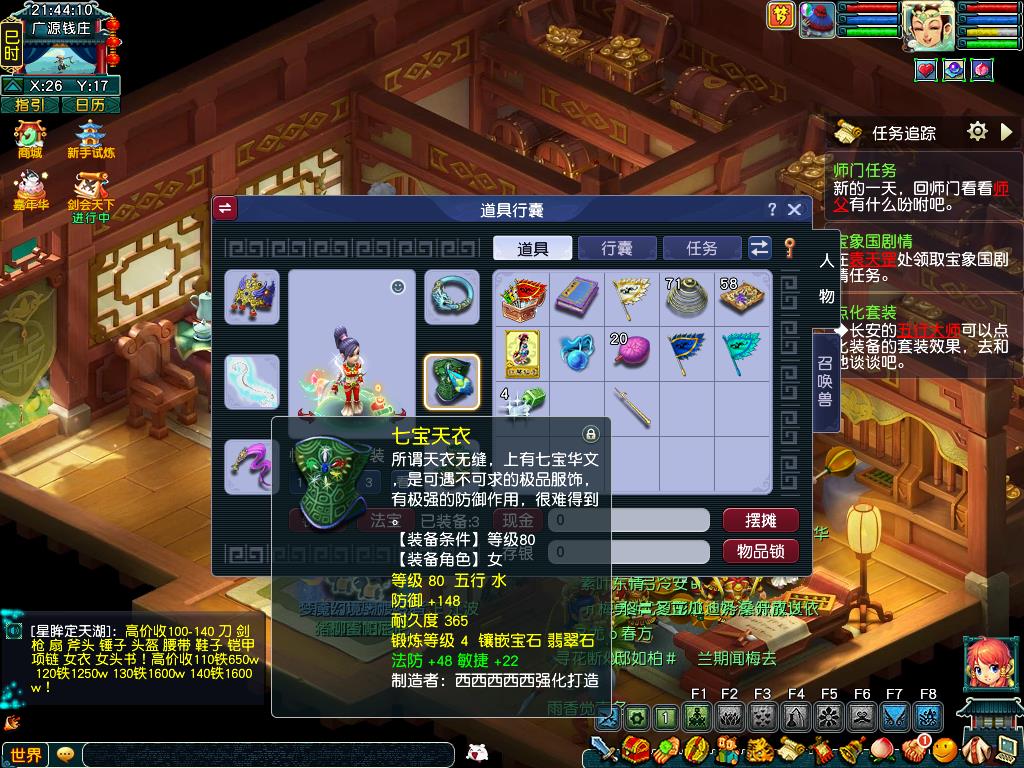The image size is (1024, 768).
Task: Switch to the 行囊 tab
Action: pos(617,248)
